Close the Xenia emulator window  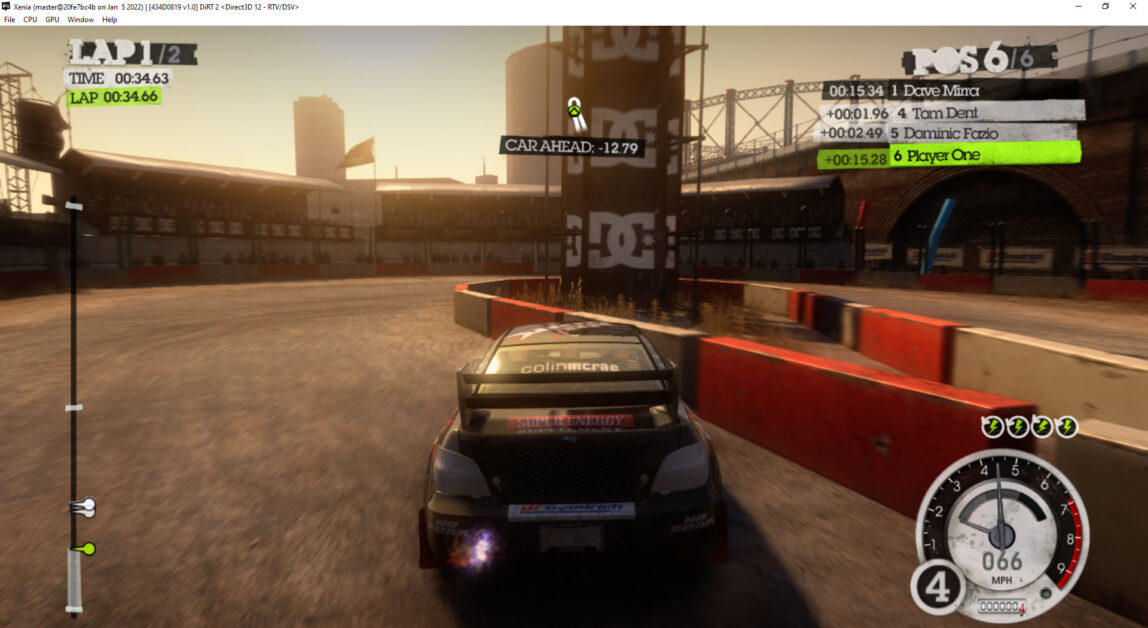(x=1135, y=6)
